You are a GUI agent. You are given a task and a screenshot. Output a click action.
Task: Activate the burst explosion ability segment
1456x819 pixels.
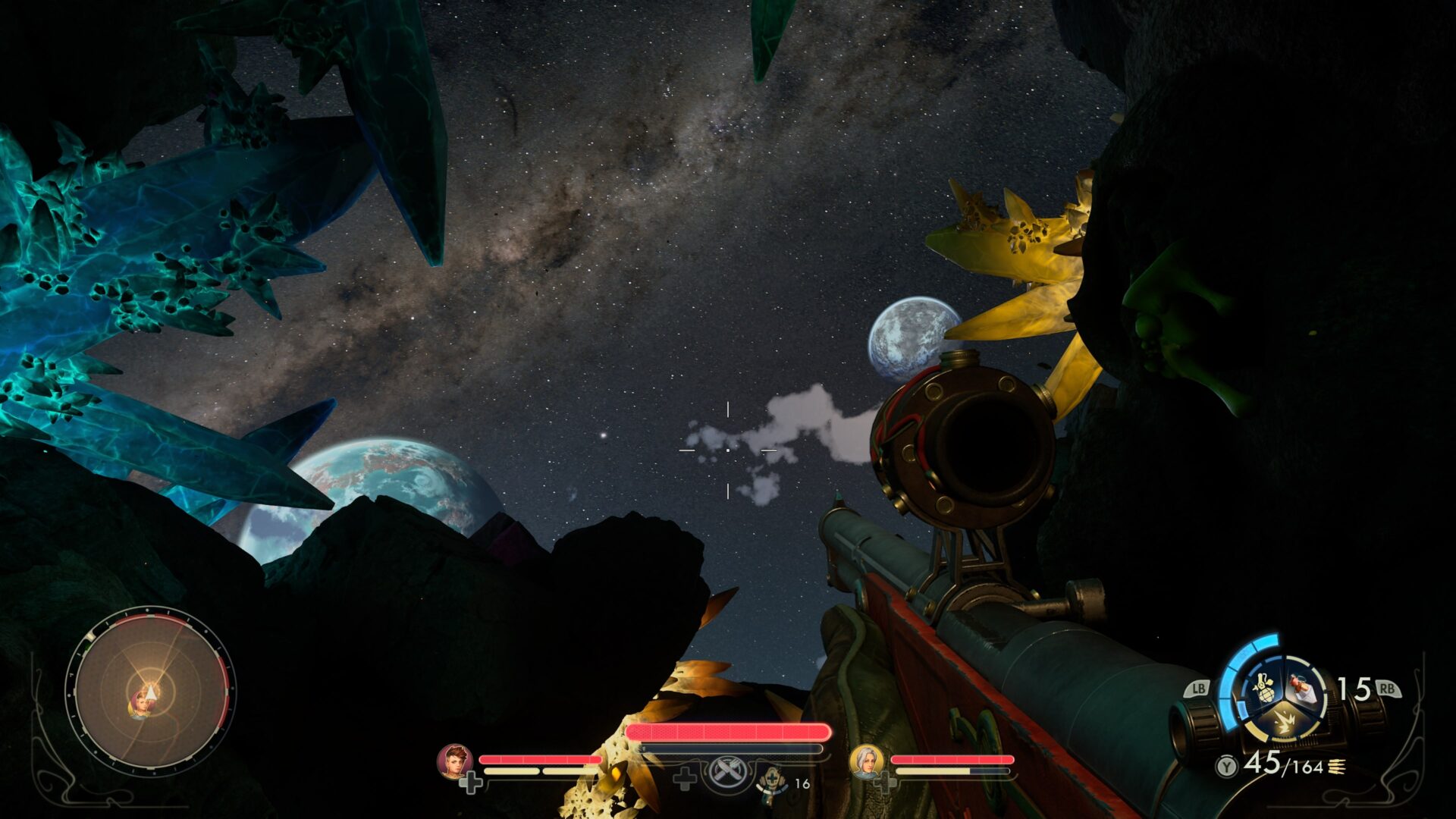1283,722
